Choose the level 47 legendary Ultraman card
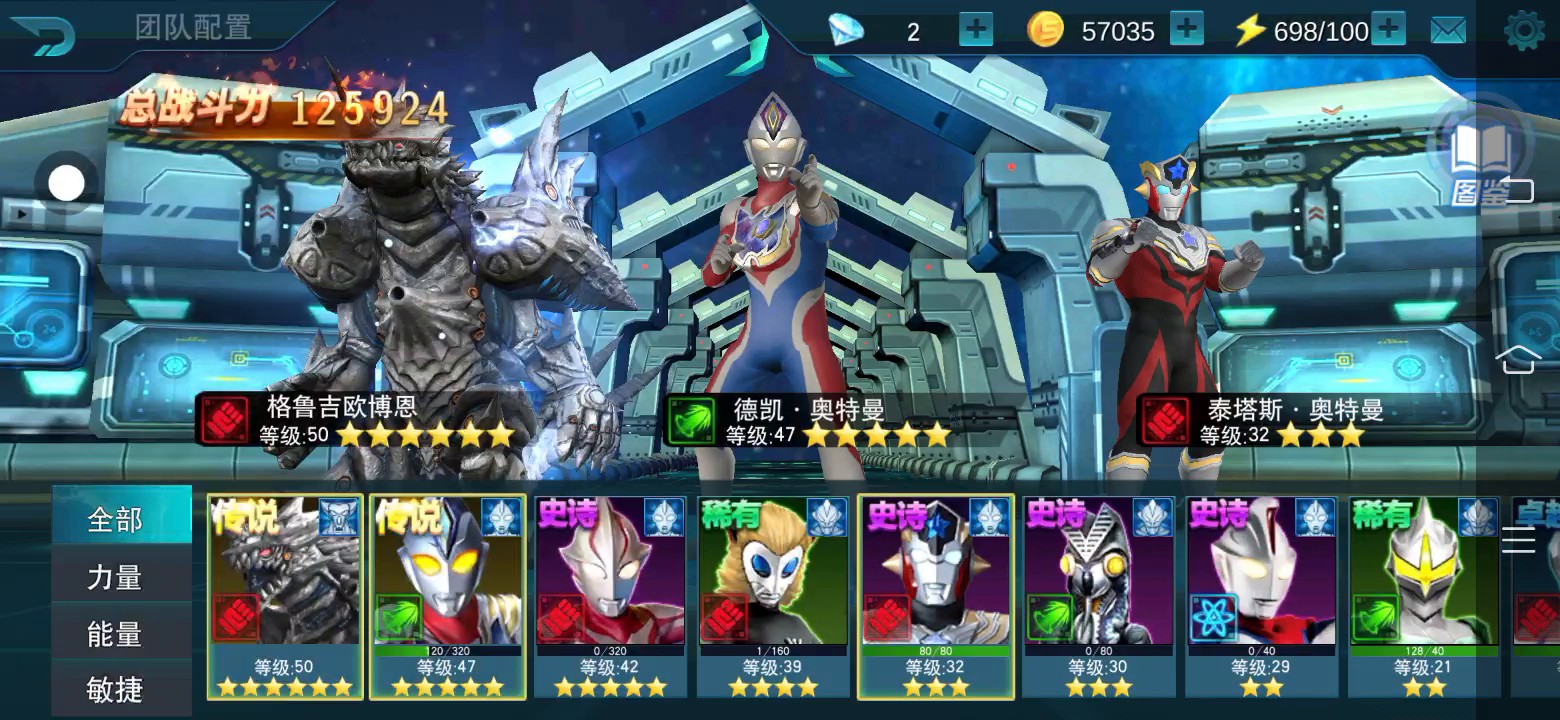Image resolution: width=1560 pixels, height=720 pixels. coord(447,595)
